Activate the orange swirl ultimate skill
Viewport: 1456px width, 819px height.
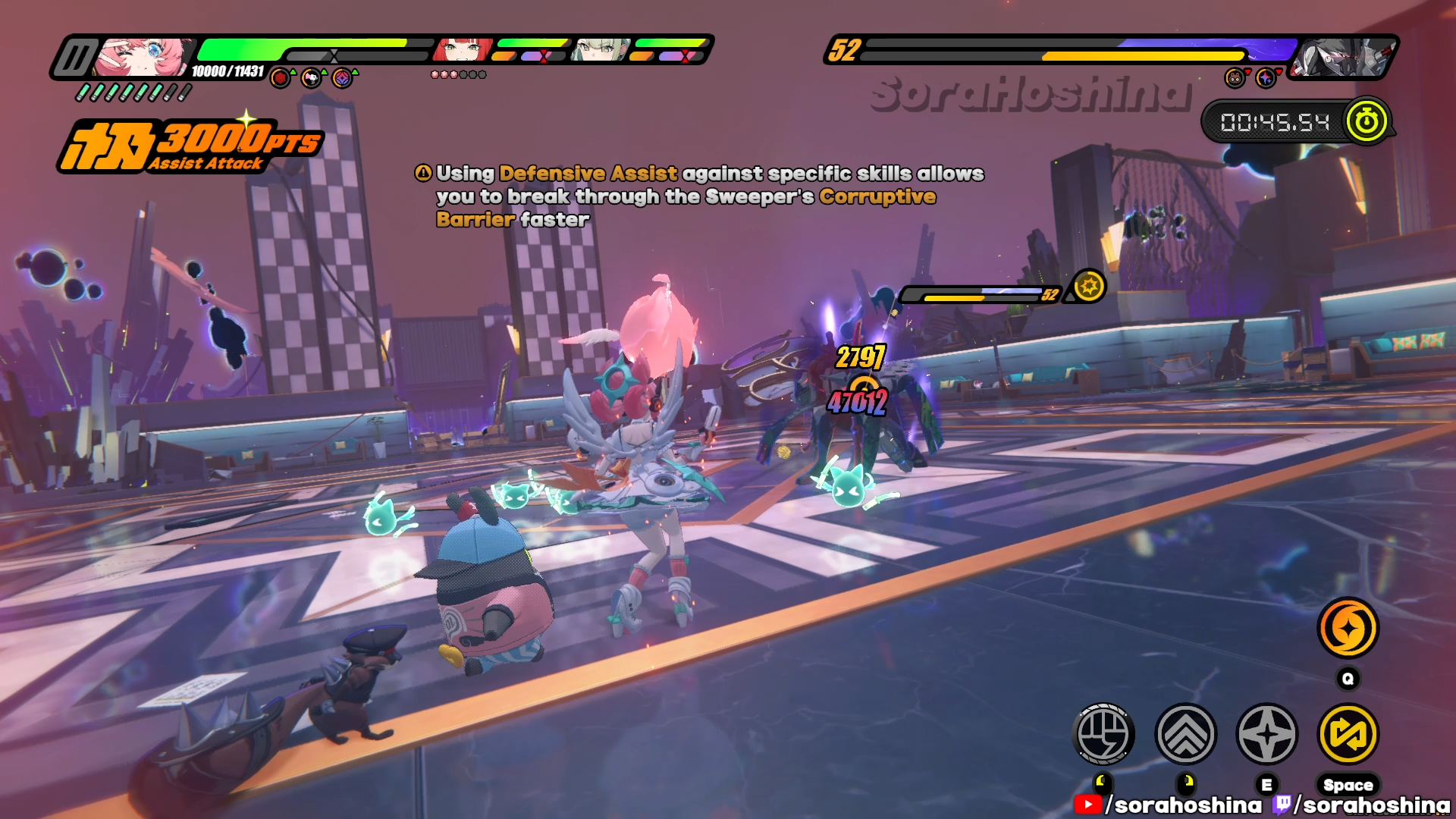click(1348, 628)
